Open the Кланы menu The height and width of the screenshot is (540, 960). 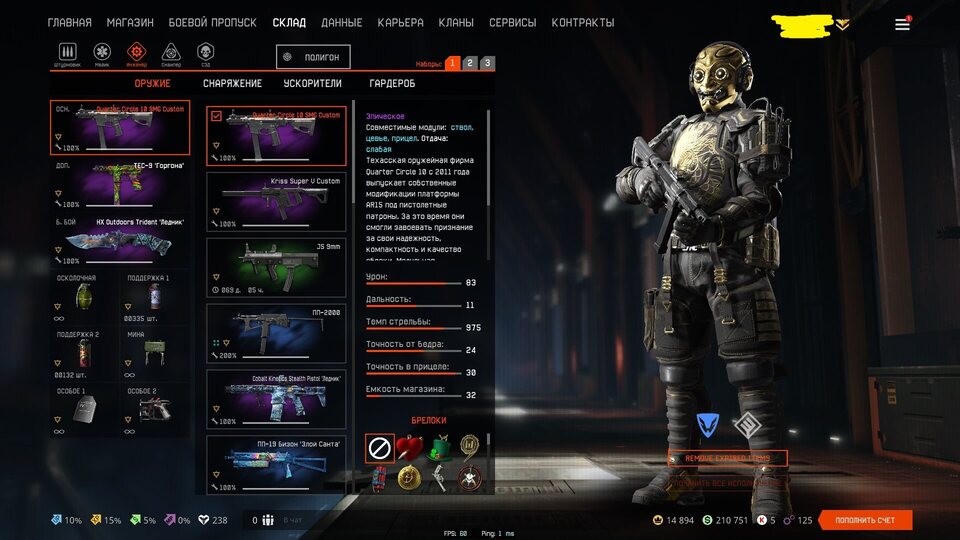point(456,22)
